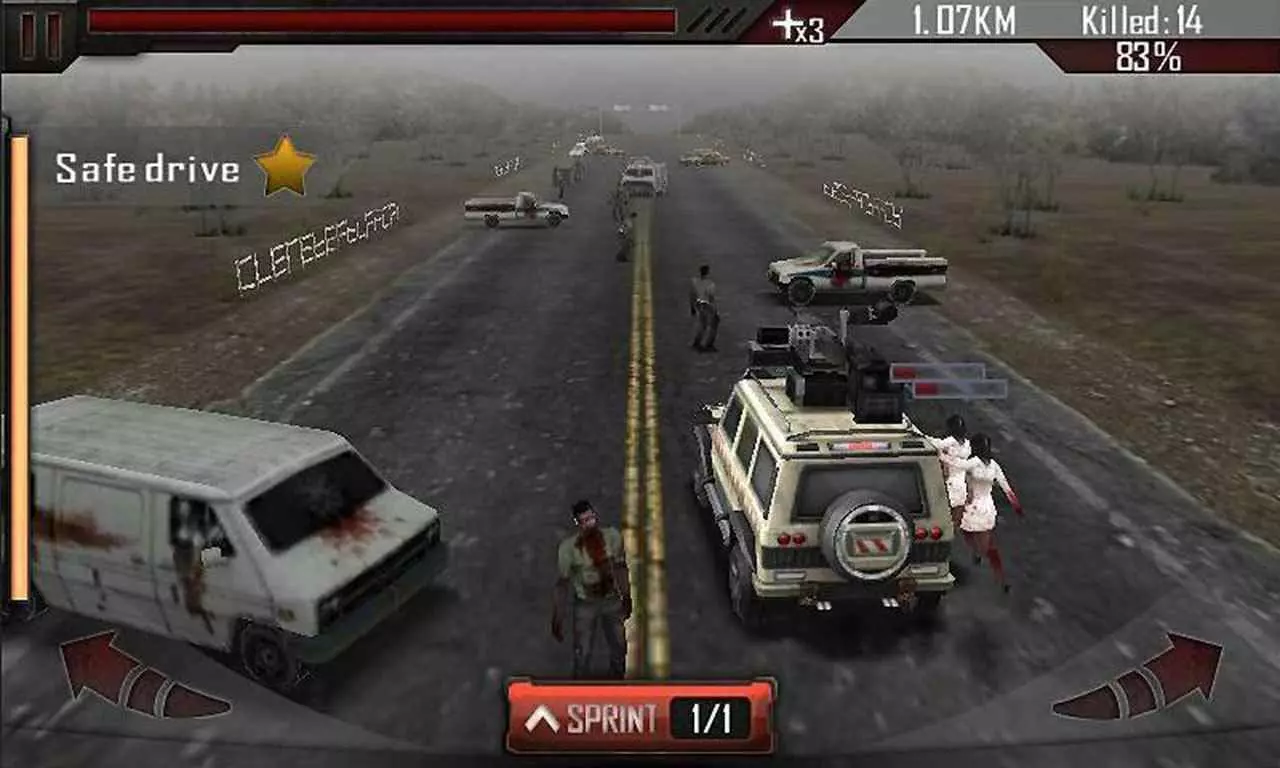Click the golden Safe drive star
Image resolution: width=1280 pixels, height=768 pixels.
pos(284,167)
